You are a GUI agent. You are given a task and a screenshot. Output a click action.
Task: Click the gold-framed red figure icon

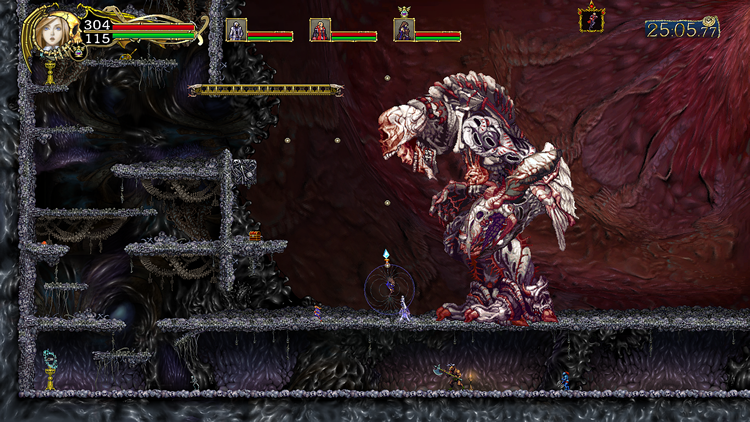pos(591,19)
